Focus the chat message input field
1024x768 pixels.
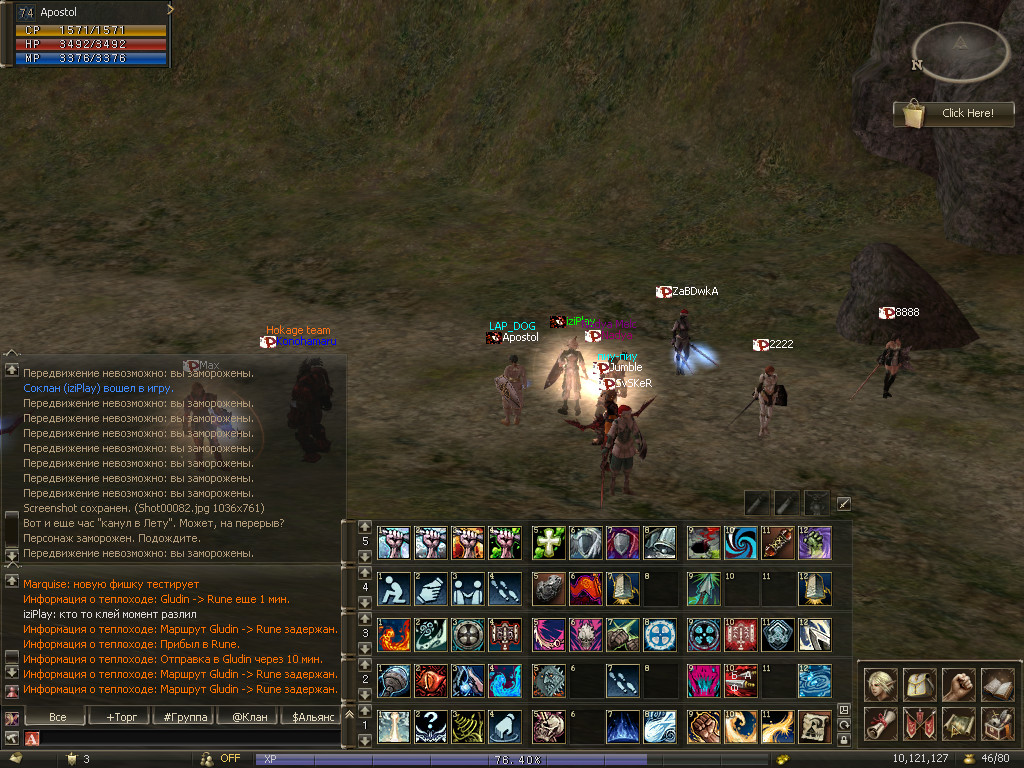tap(190, 738)
